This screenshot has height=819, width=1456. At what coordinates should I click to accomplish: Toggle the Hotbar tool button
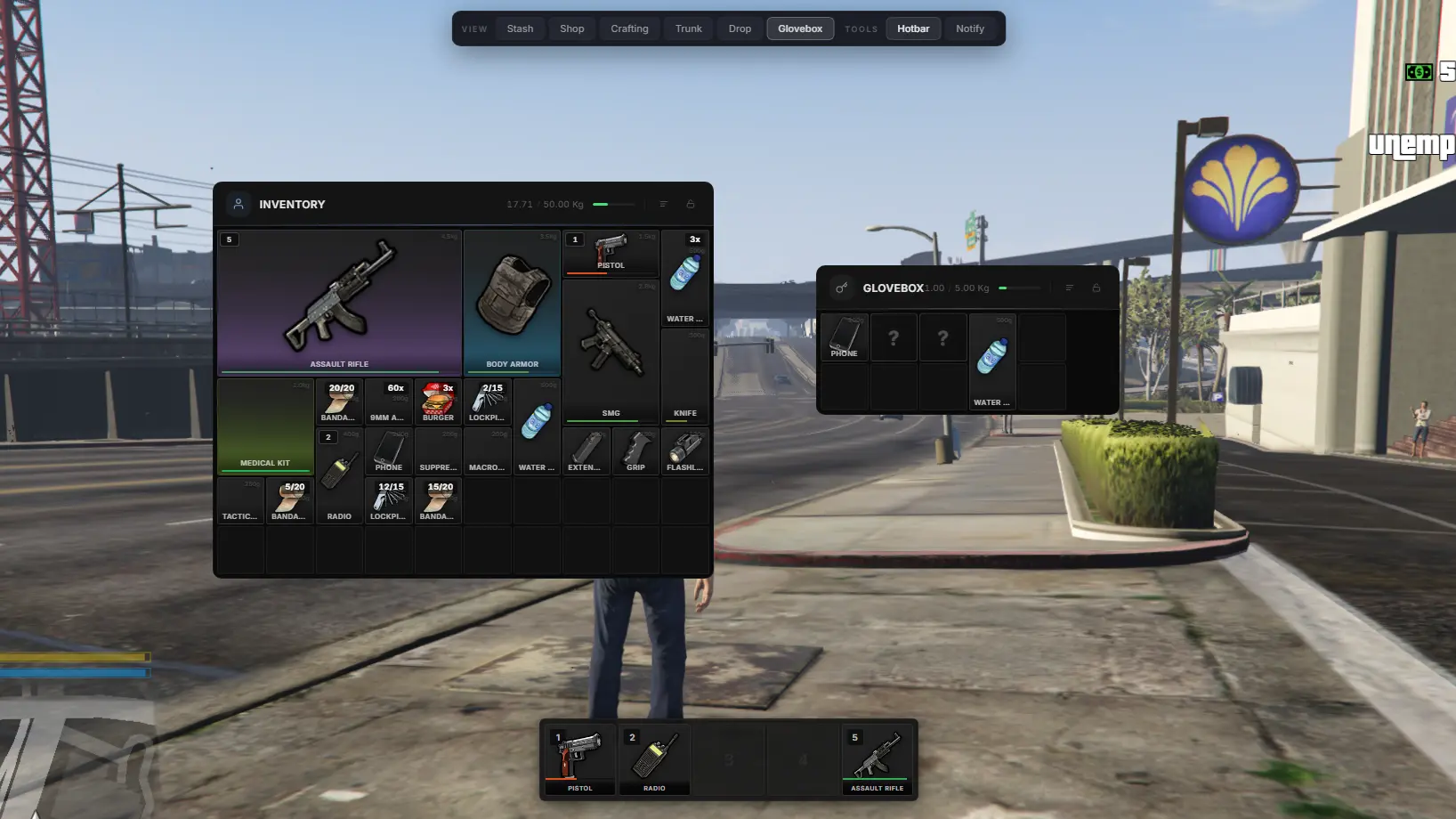coord(912,28)
